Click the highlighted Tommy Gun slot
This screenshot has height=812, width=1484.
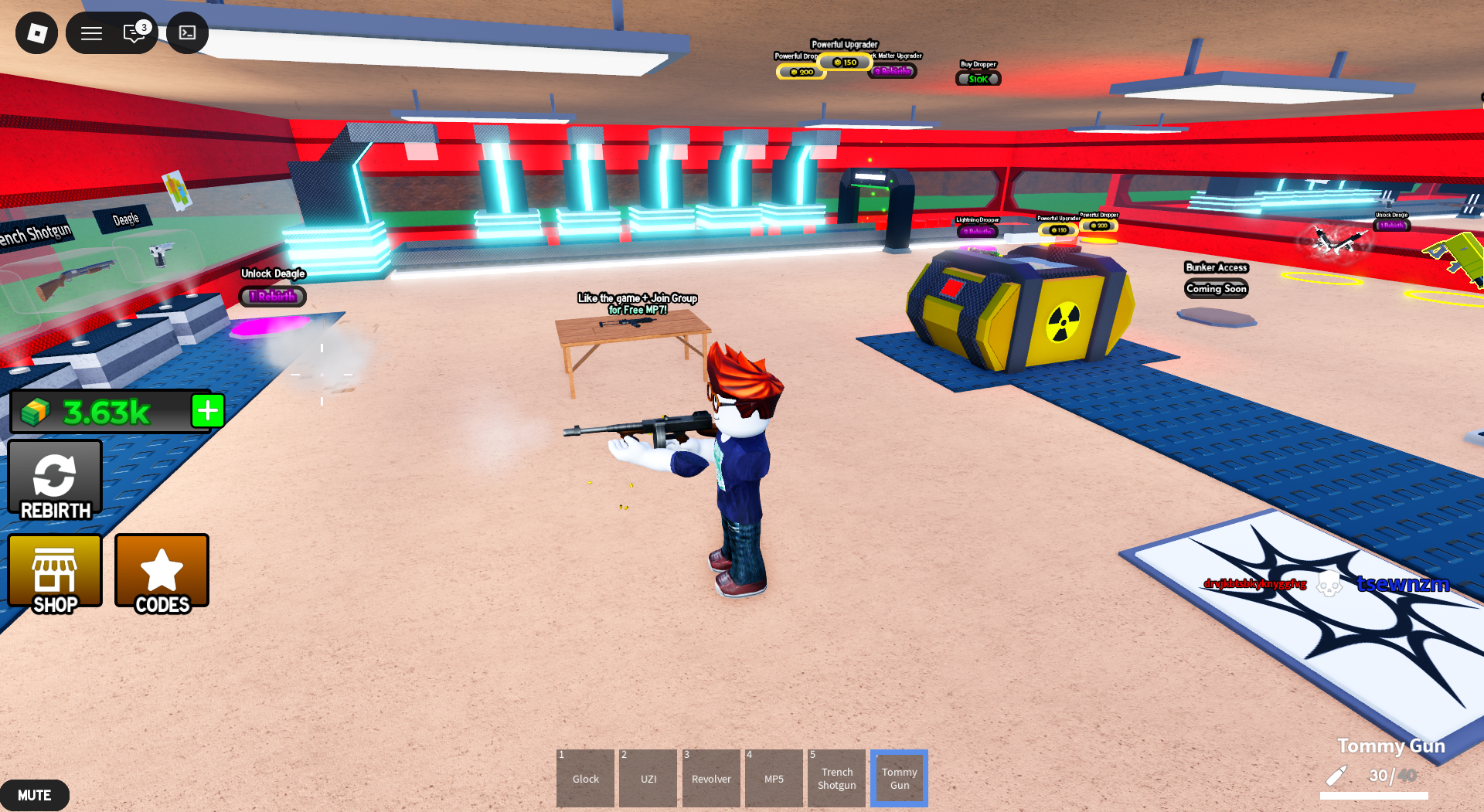(899, 778)
